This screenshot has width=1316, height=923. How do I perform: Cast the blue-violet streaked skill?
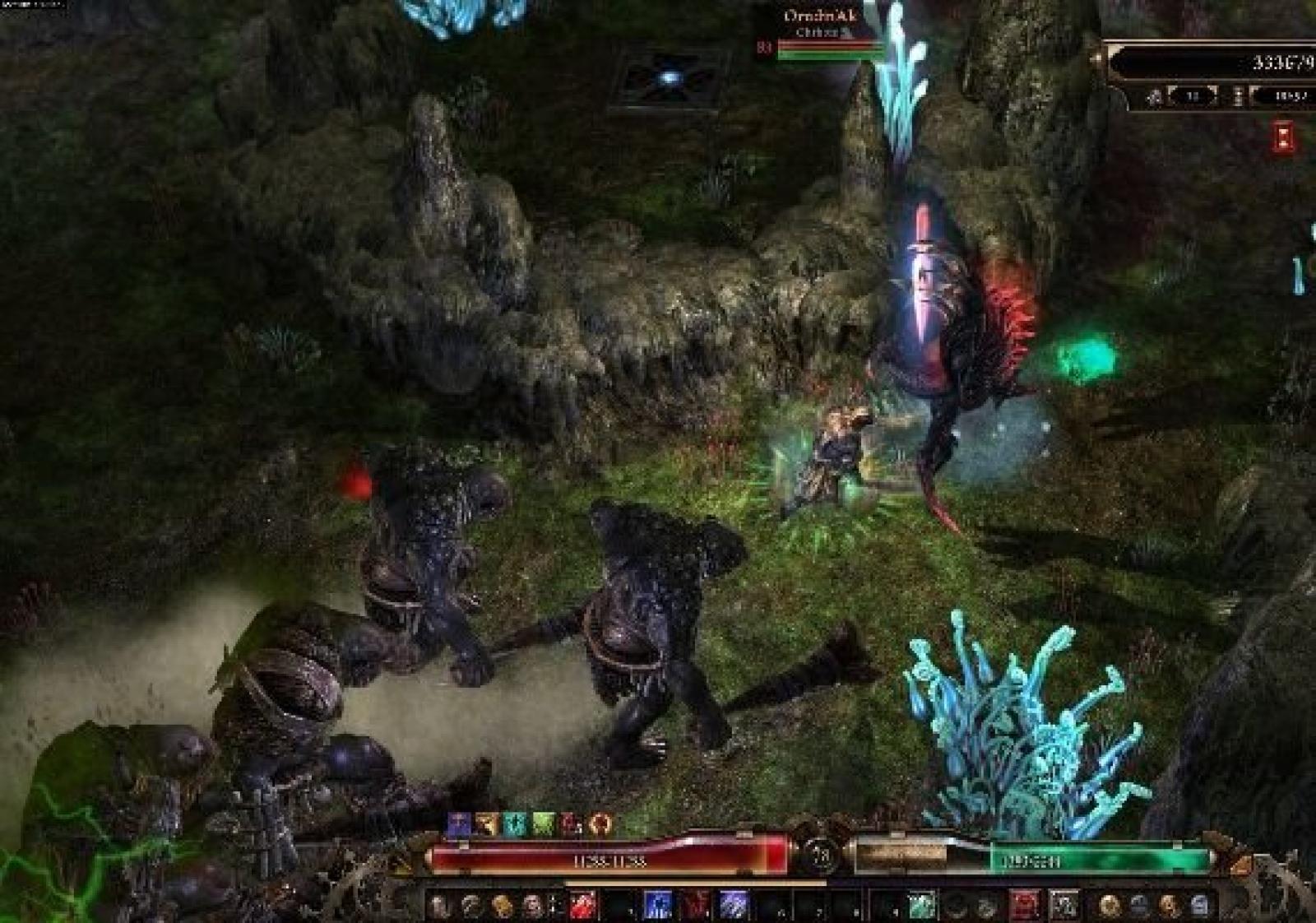point(734,905)
